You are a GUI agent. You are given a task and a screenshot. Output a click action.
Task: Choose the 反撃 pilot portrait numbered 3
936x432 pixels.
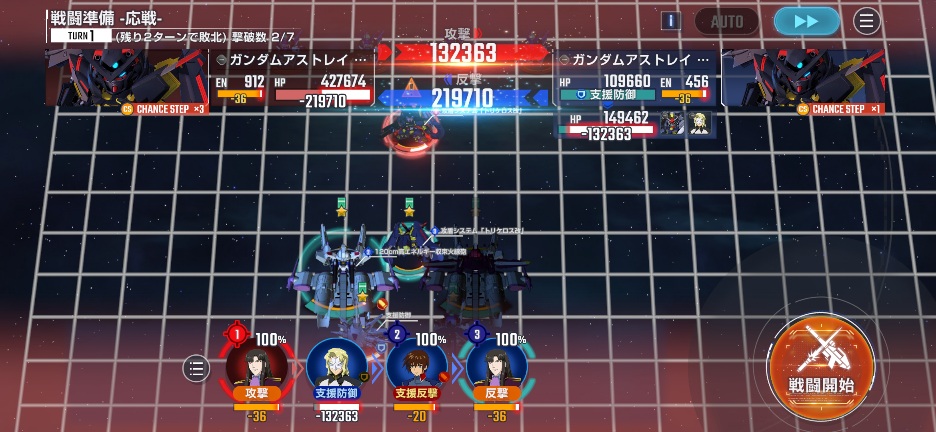pyautogui.click(x=496, y=364)
